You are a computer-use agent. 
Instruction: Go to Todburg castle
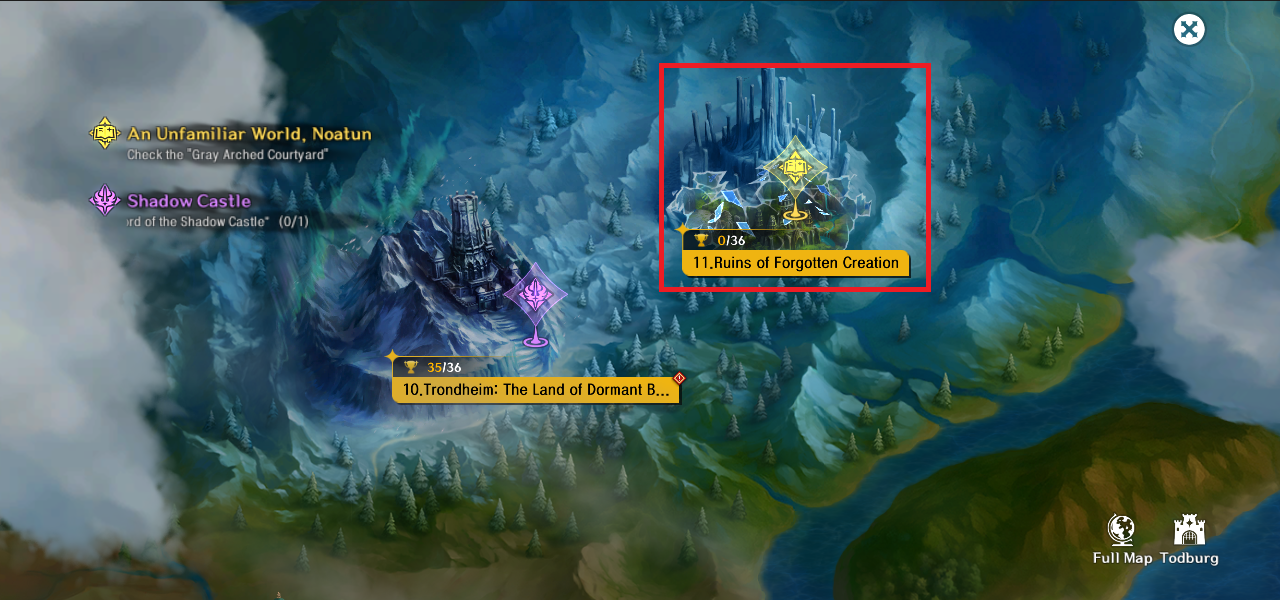pos(1189,540)
